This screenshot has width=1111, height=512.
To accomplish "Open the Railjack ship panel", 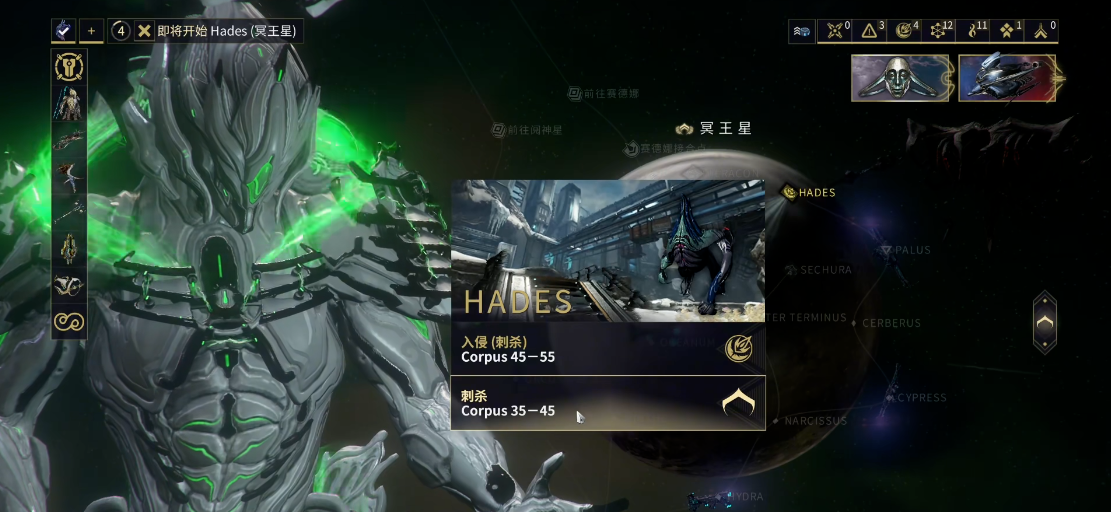I will 1008,78.
